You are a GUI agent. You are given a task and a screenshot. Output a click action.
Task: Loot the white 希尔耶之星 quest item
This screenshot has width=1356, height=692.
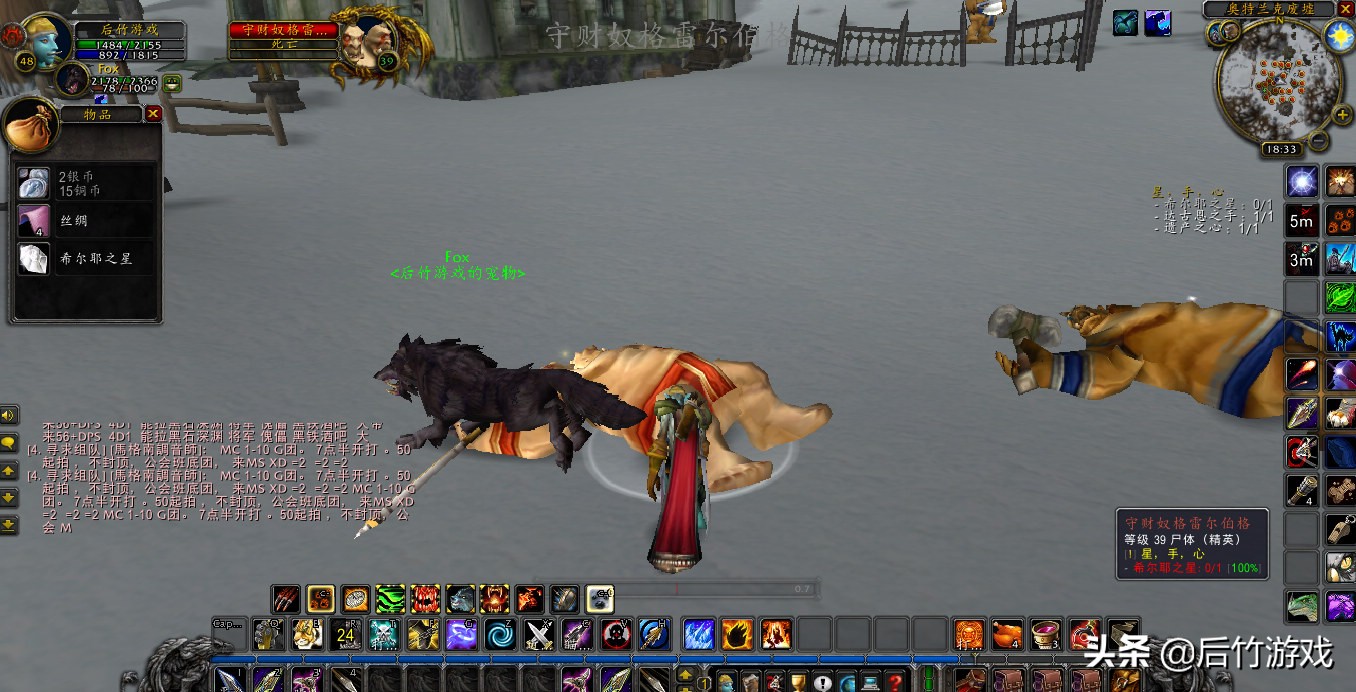[x=33, y=258]
